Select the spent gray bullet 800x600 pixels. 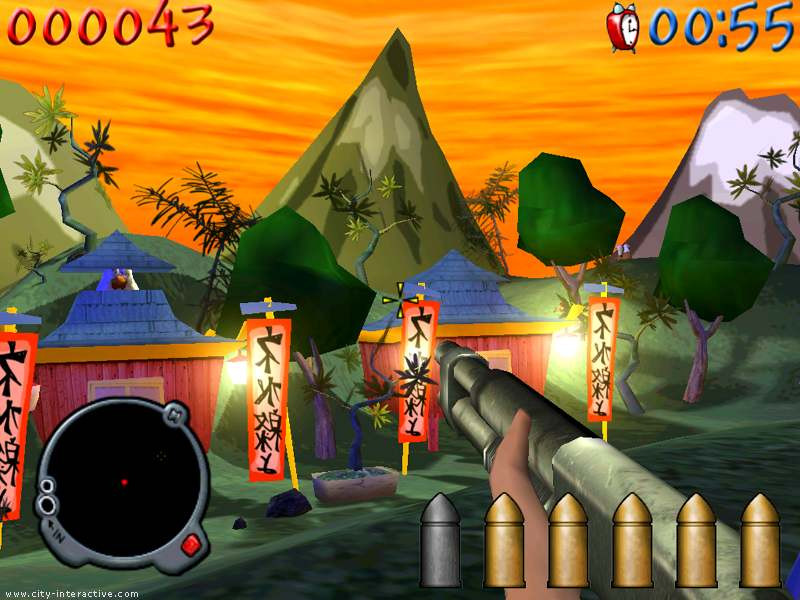(x=440, y=540)
